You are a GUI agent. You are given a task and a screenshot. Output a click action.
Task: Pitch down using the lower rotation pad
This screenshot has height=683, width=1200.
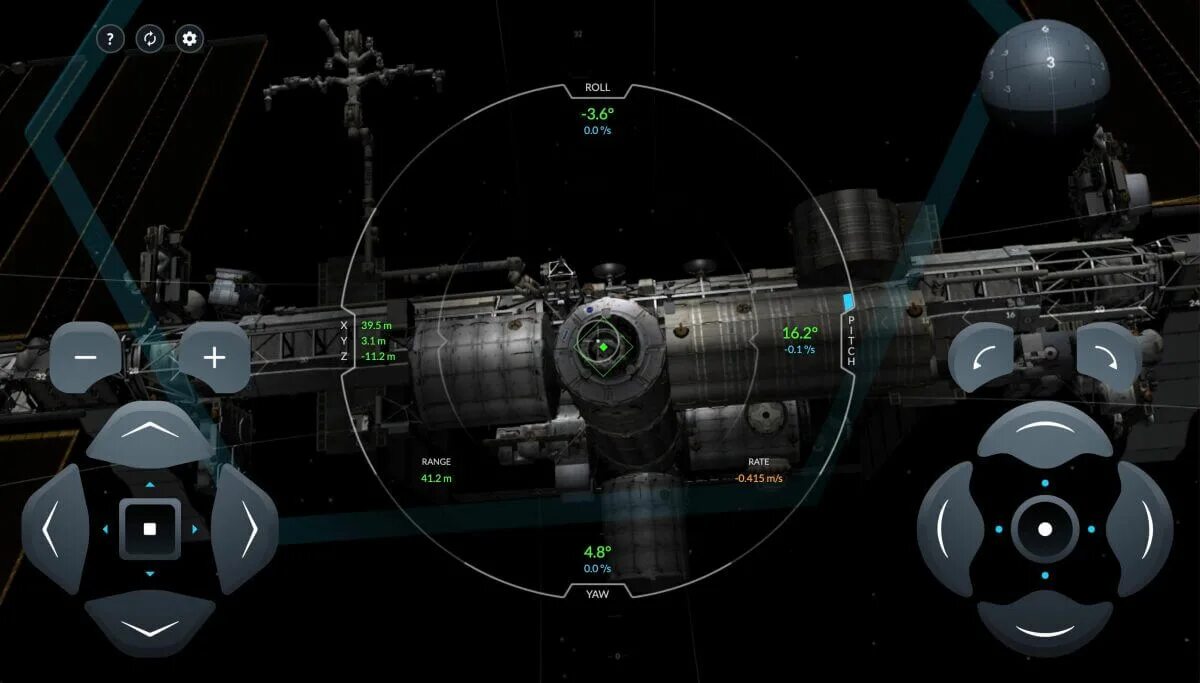click(1045, 623)
